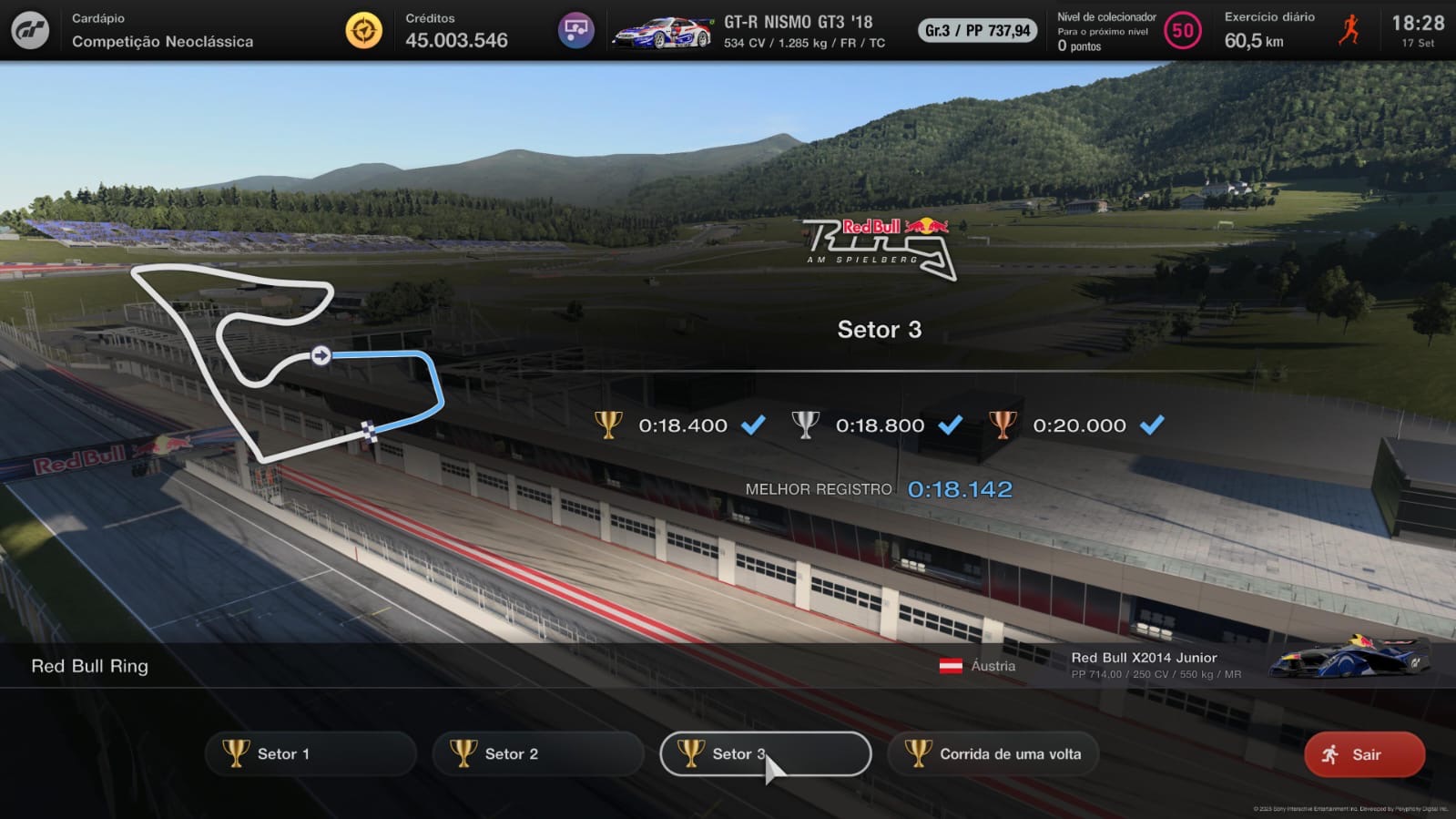Viewport: 1456px width, 819px height.
Task: Click the bronze trophy beside 0:20.000
Action: (1004, 425)
